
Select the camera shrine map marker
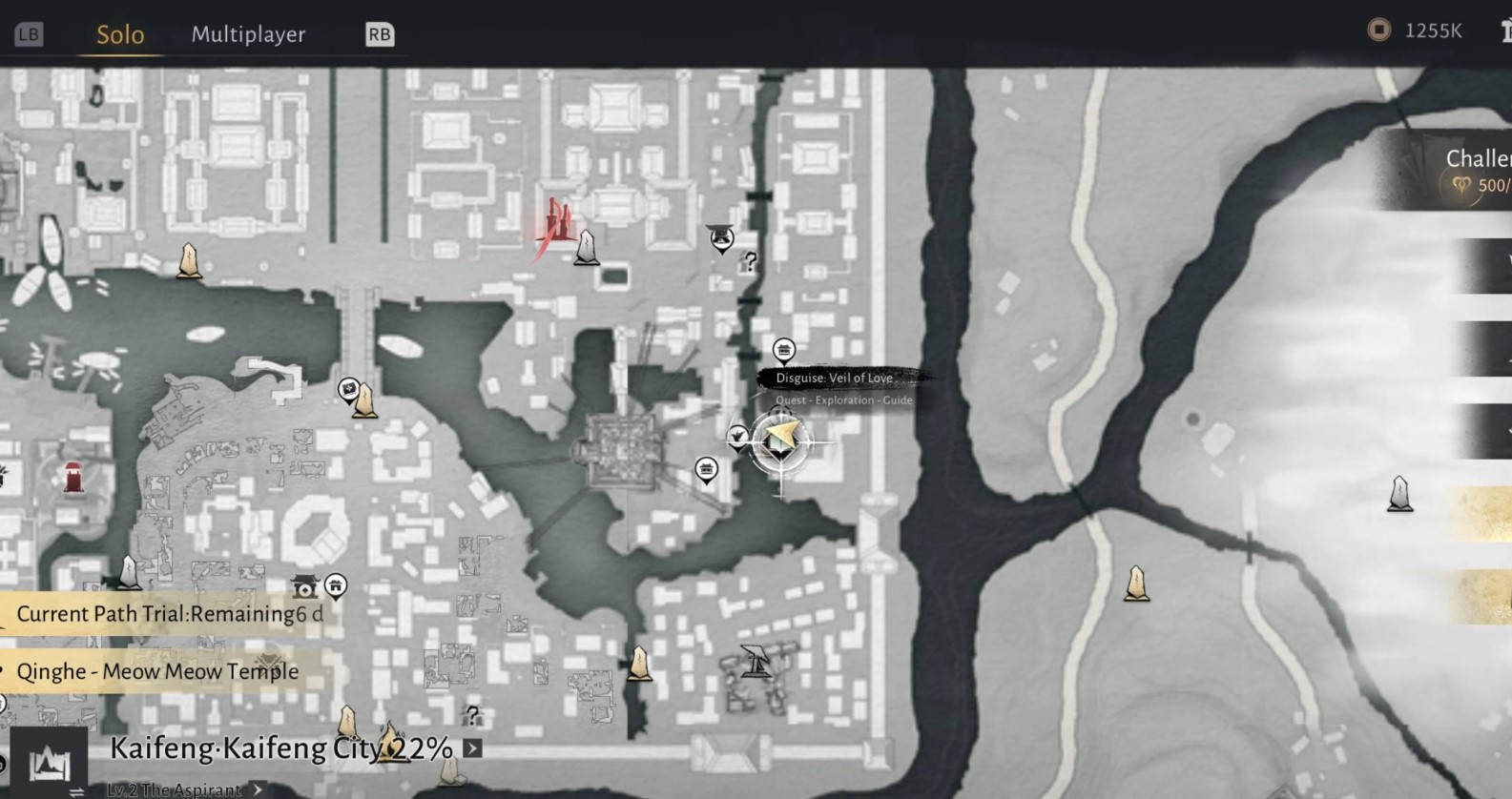tap(304, 585)
